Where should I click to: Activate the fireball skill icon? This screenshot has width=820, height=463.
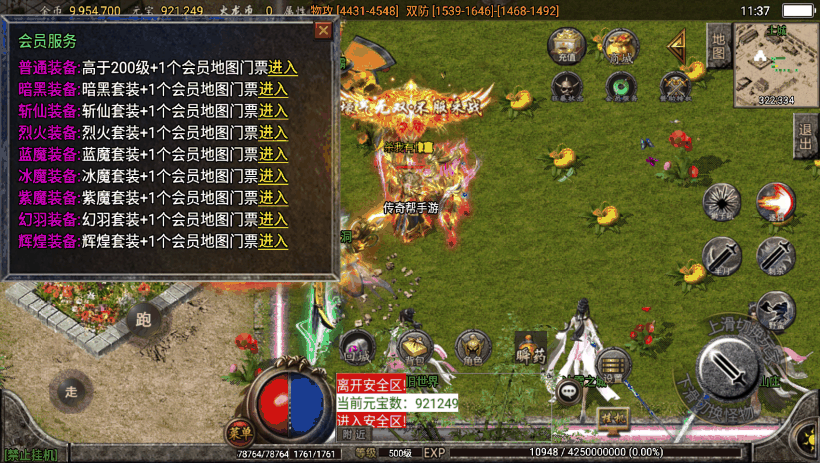(x=775, y=201)
